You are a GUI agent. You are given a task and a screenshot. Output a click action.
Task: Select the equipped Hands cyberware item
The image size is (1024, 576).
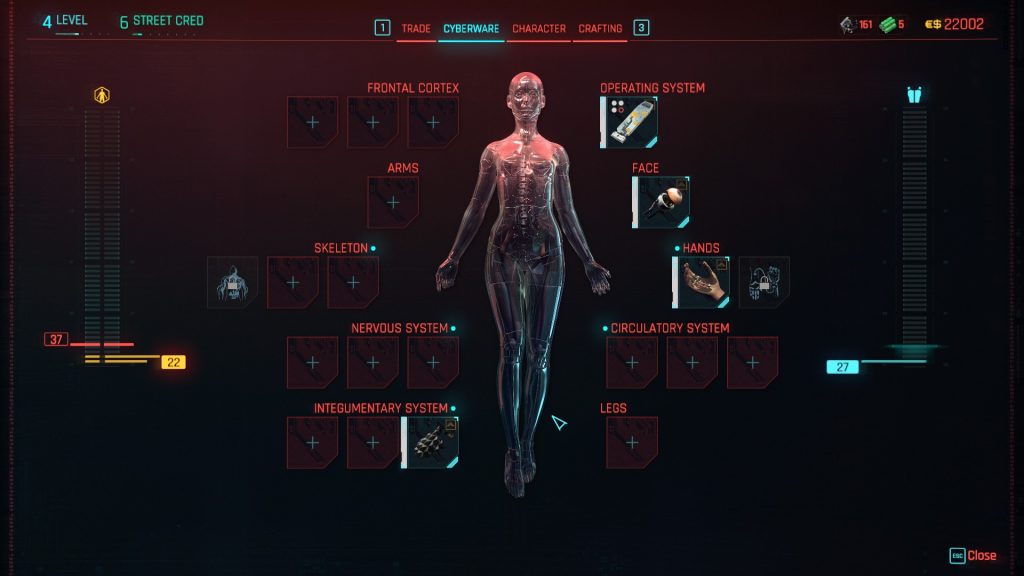coord(701,283)
